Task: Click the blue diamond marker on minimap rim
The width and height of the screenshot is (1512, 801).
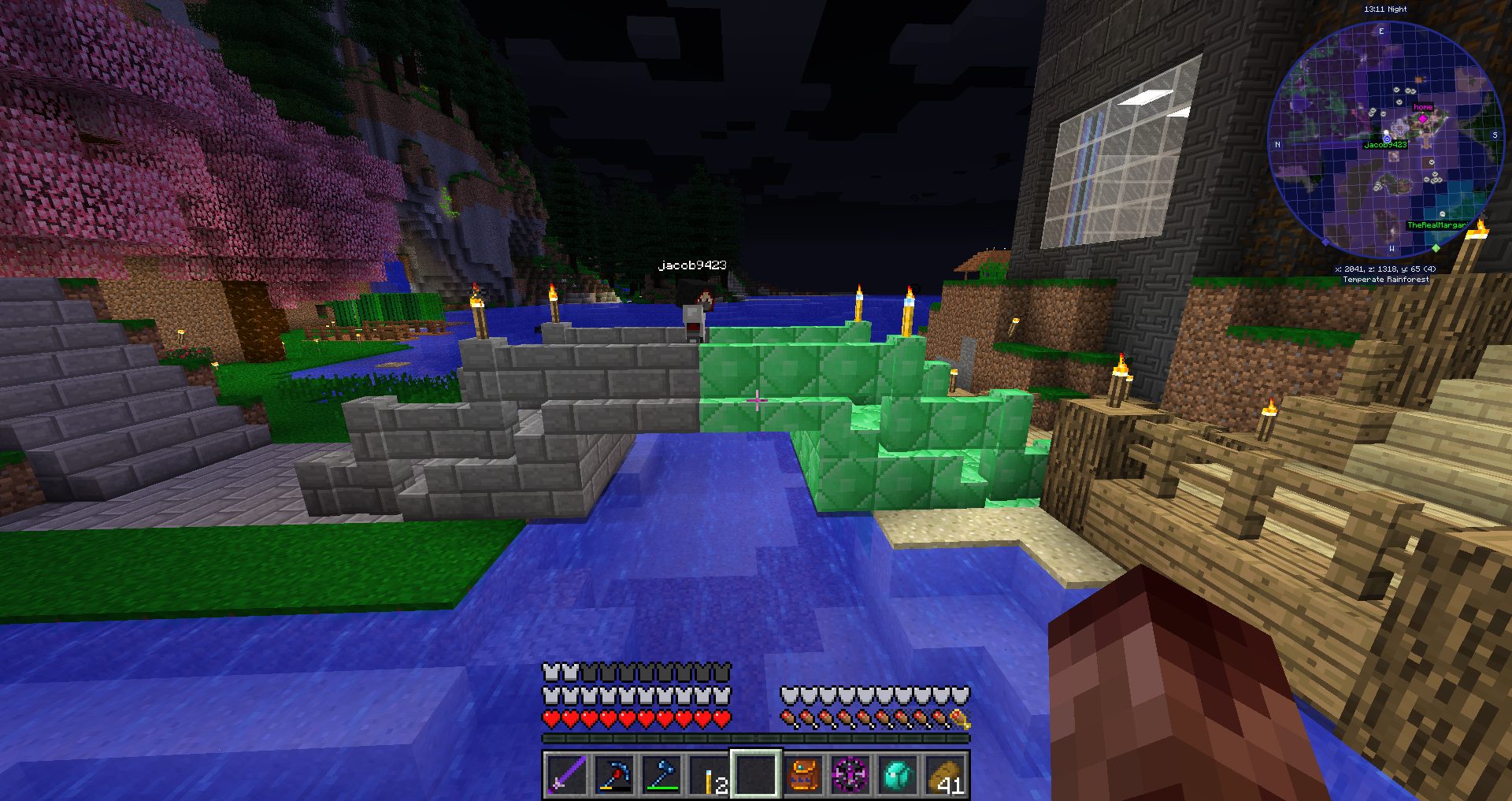Action: pos(1325,242)
